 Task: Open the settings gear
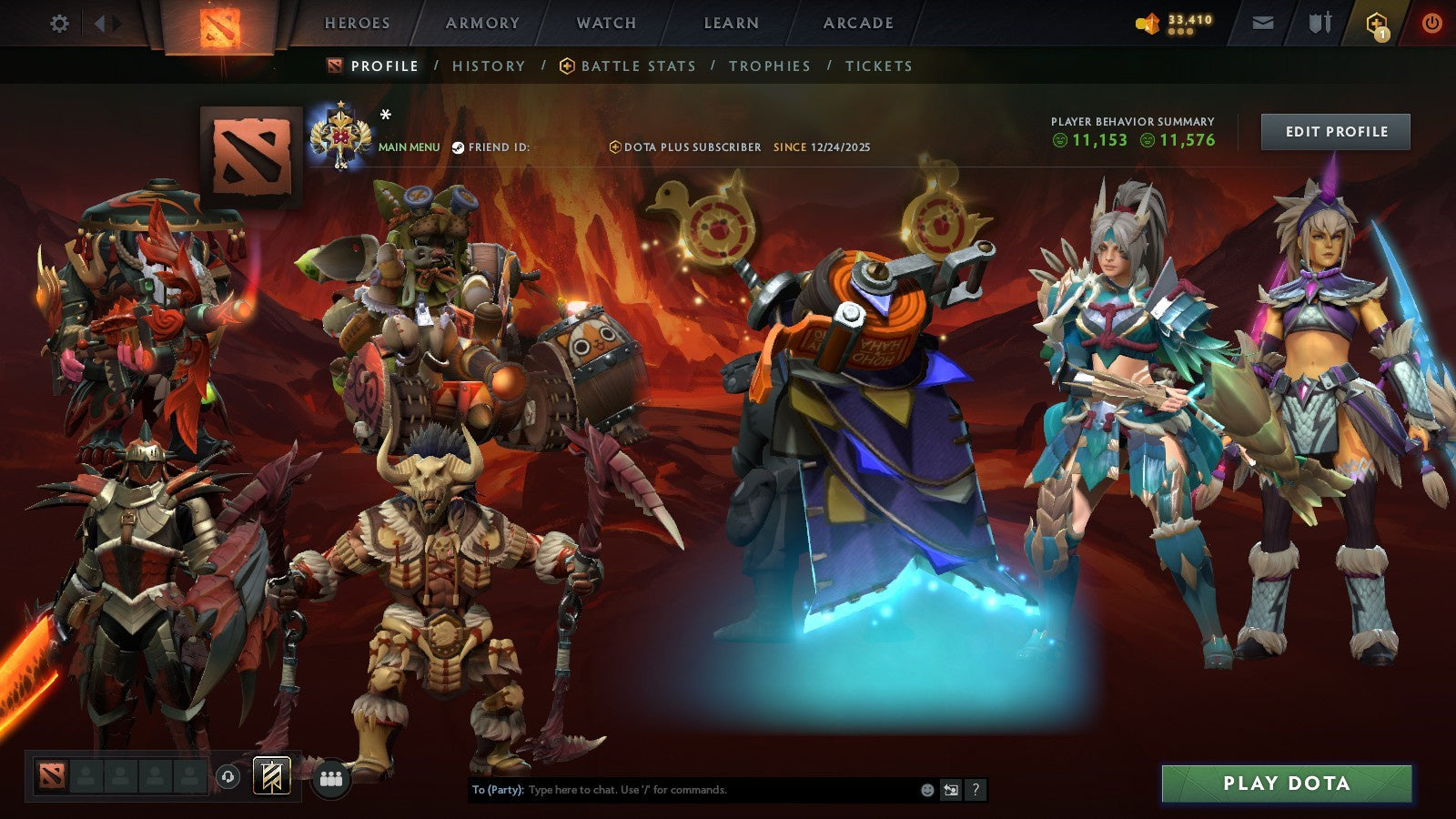[60, 23]
